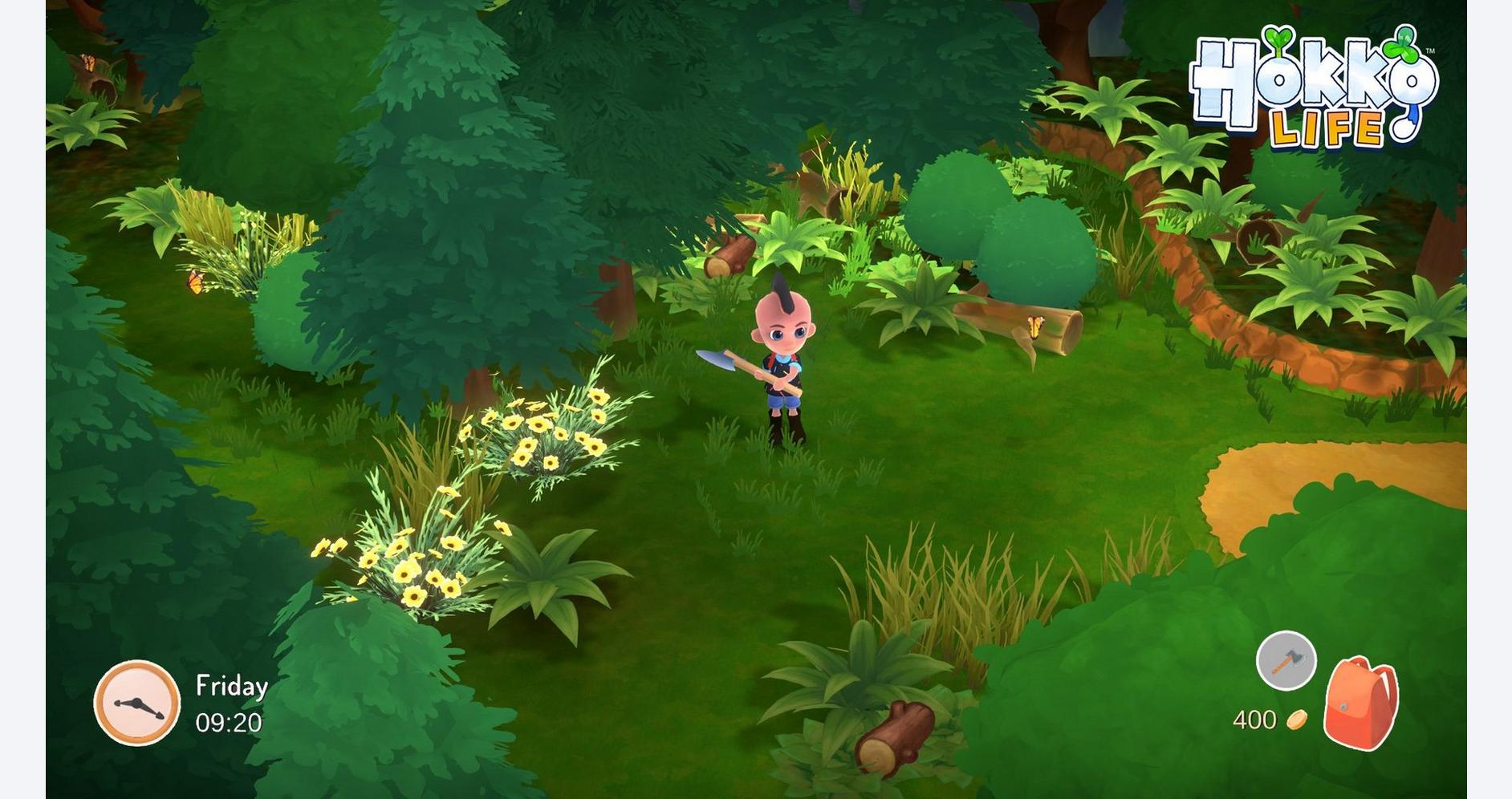
Task: Open the orange backpack inventory
Action: [1360, 703]
